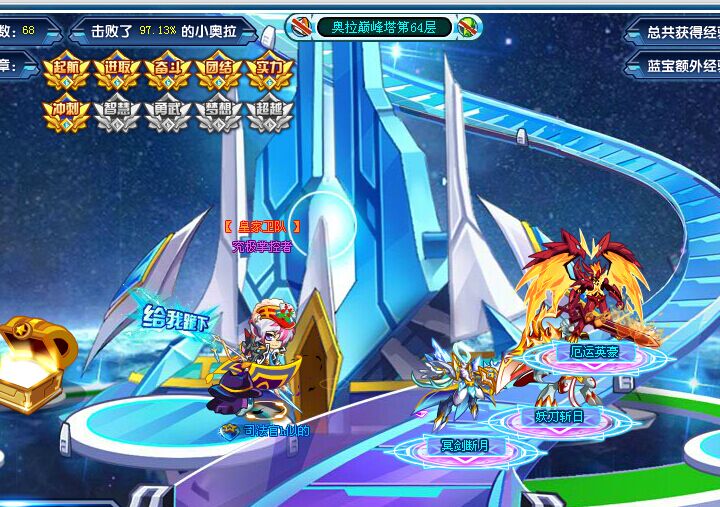Click the crossed-out icon left of the floor title
This screenshot has width=720, height=507.
click(301, 27)
